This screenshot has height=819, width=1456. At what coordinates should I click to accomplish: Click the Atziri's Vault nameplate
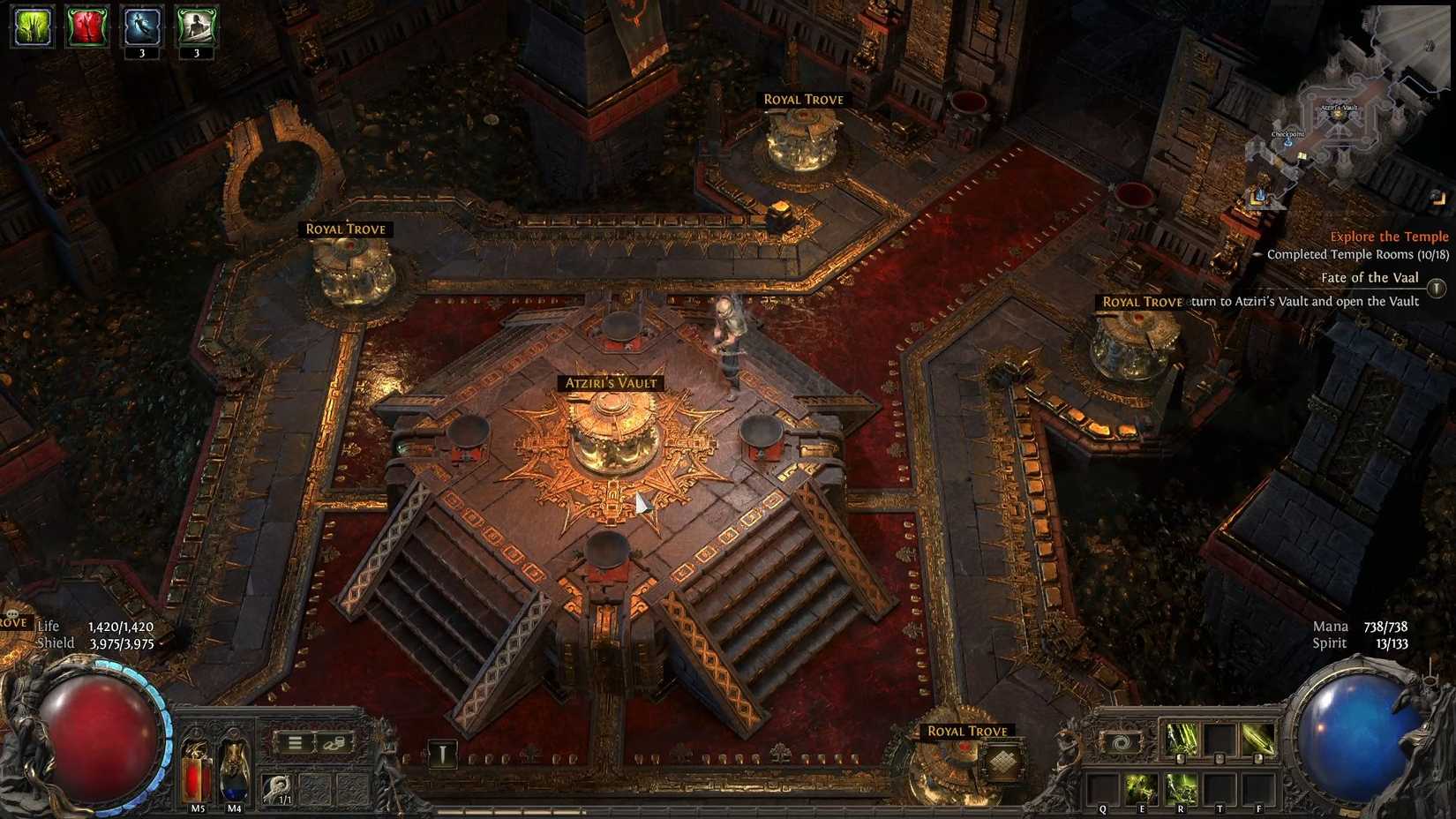click(611, 382)
